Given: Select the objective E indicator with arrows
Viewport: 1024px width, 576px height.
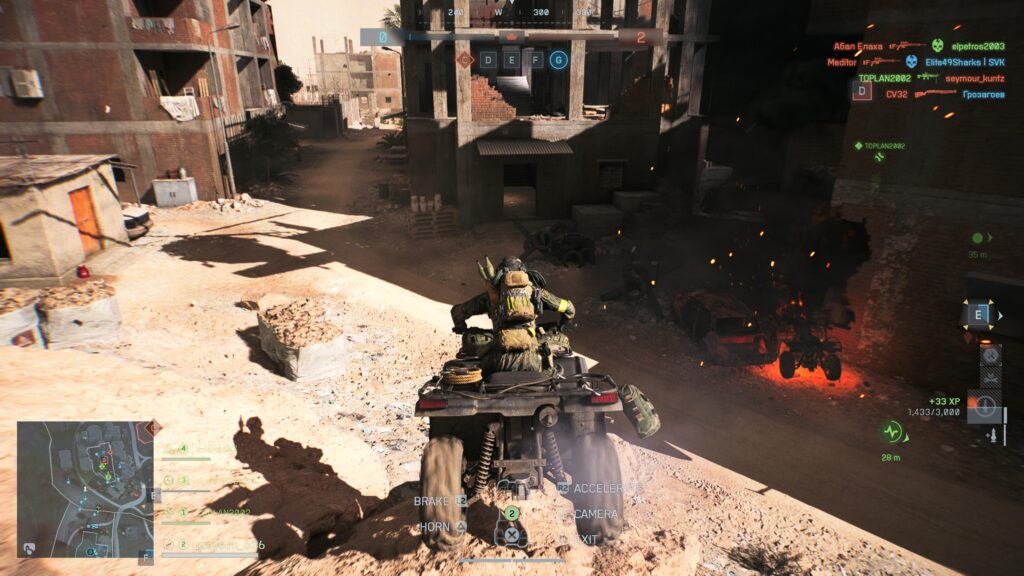Looking at the screenshot, I should point(980,315).
